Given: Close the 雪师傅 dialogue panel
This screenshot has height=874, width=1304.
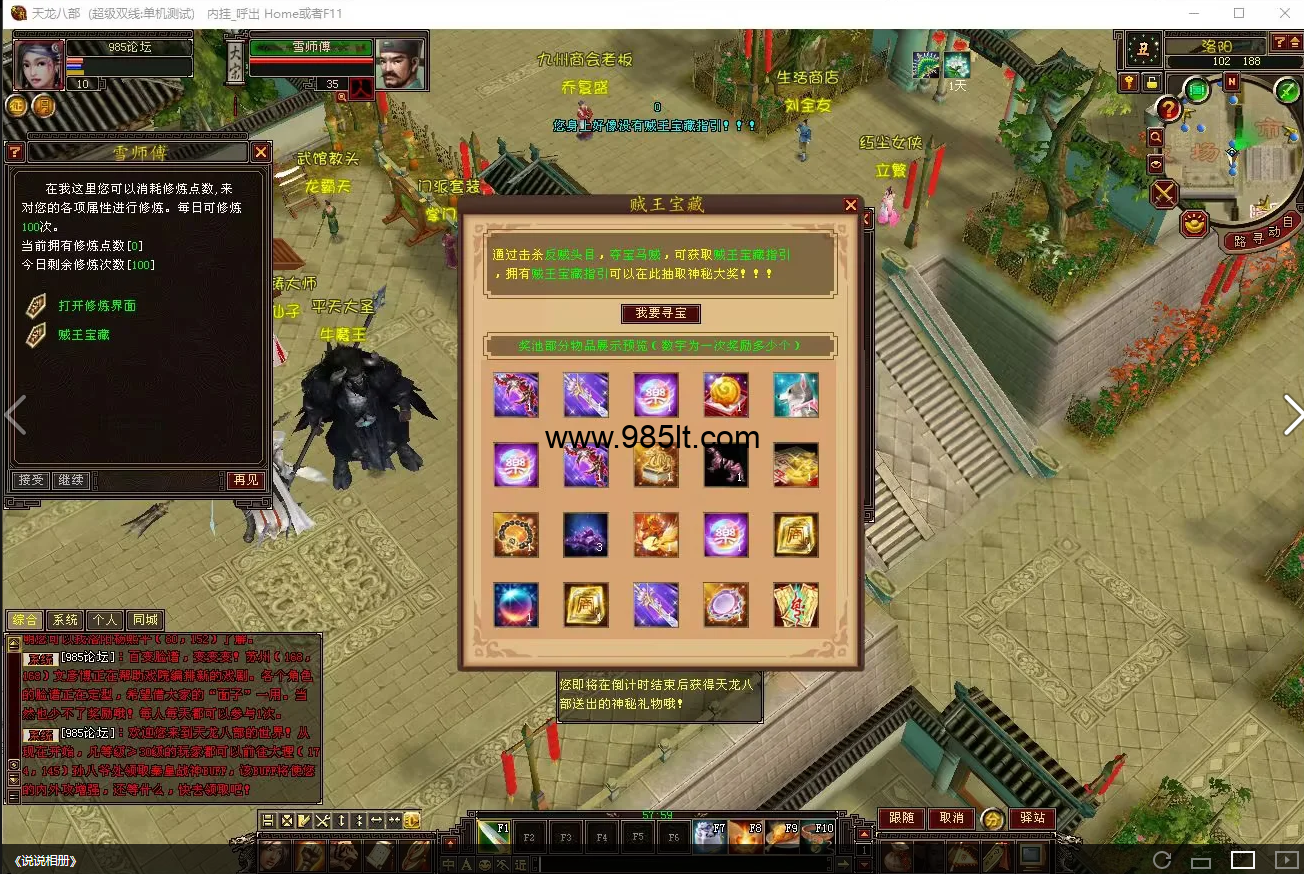Looking at the screenshot, I should pyautogui.click(x=260, y=152).
